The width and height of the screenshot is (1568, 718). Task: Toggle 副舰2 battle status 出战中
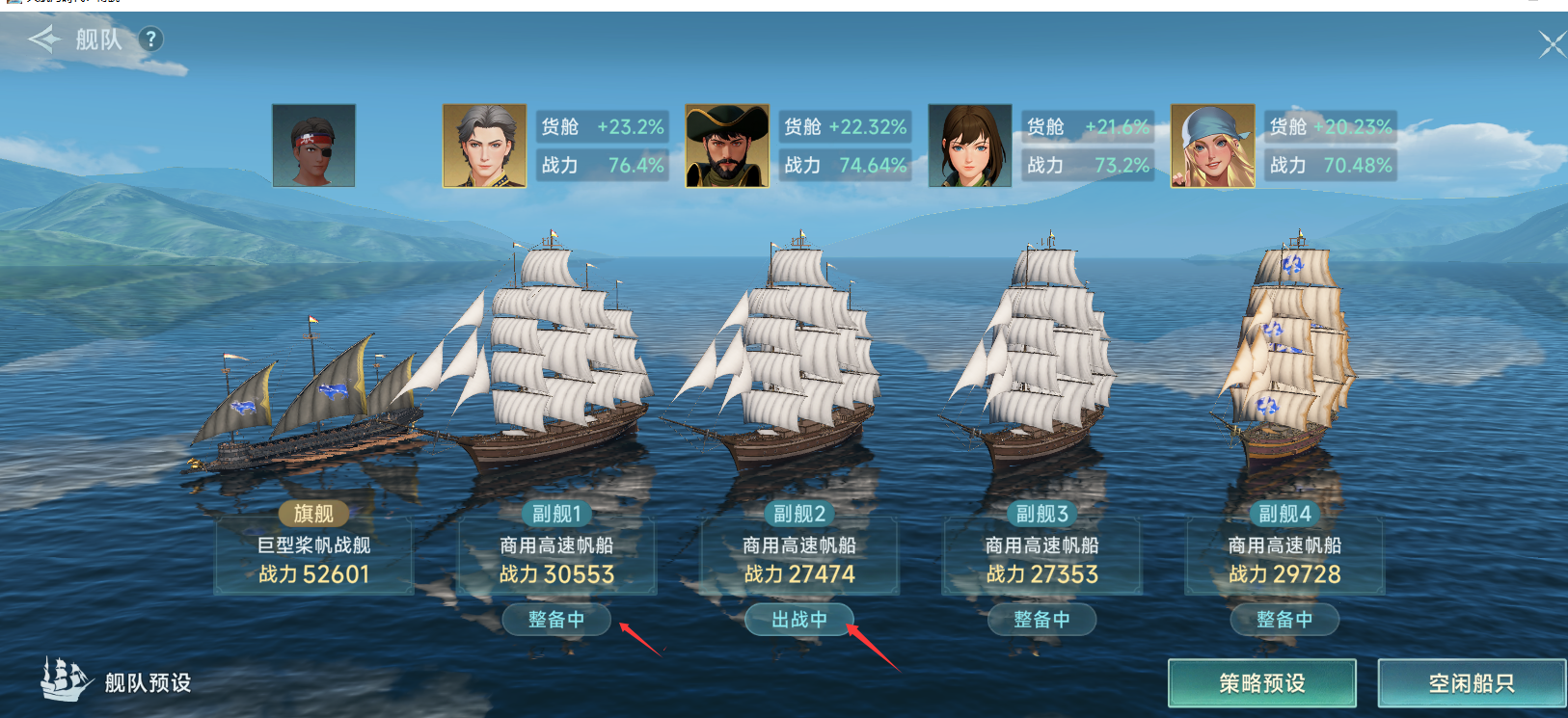pyautogui.click(x=799, y=621)
